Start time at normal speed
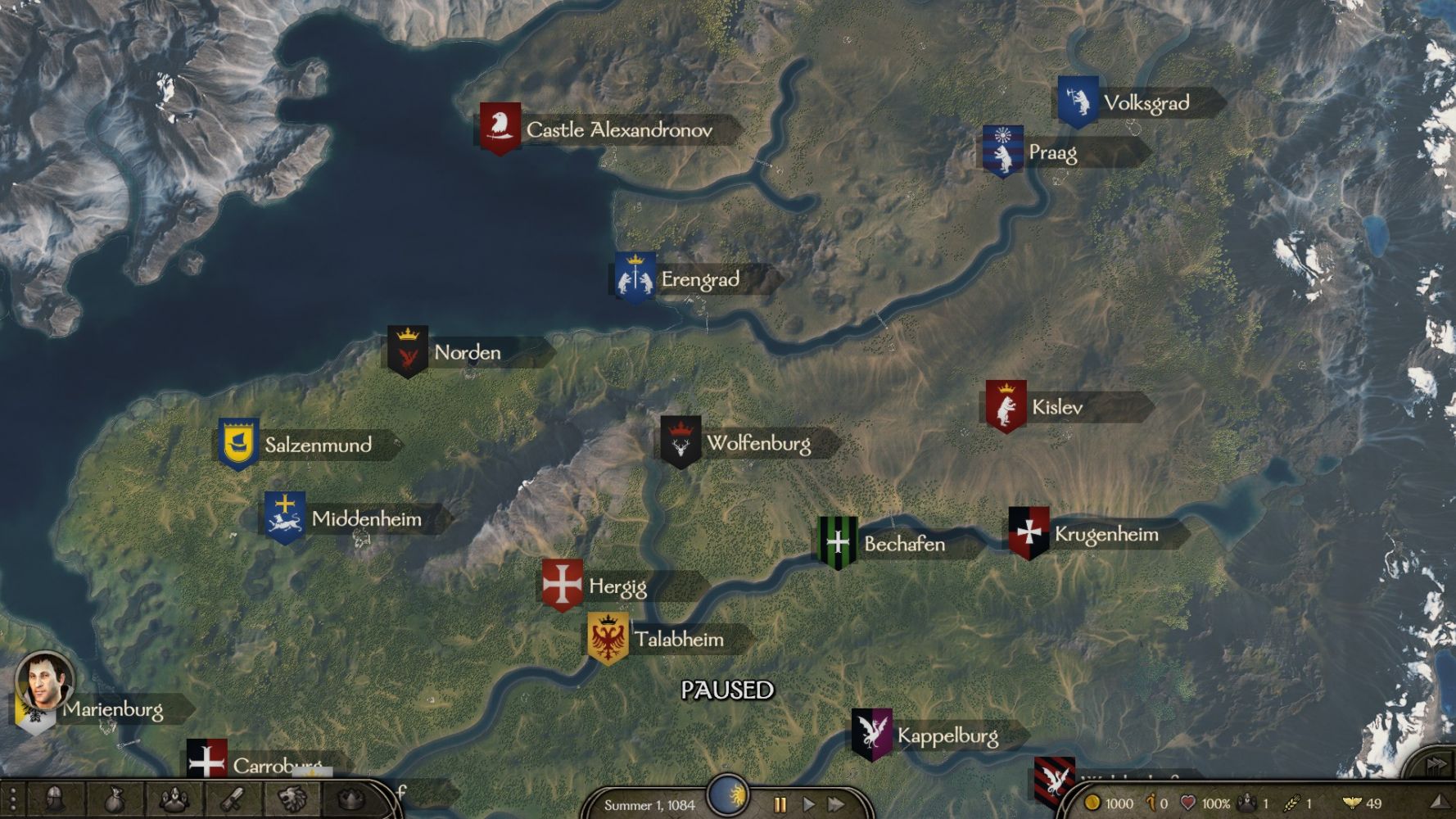The image size is (1456, 819). 808,804
